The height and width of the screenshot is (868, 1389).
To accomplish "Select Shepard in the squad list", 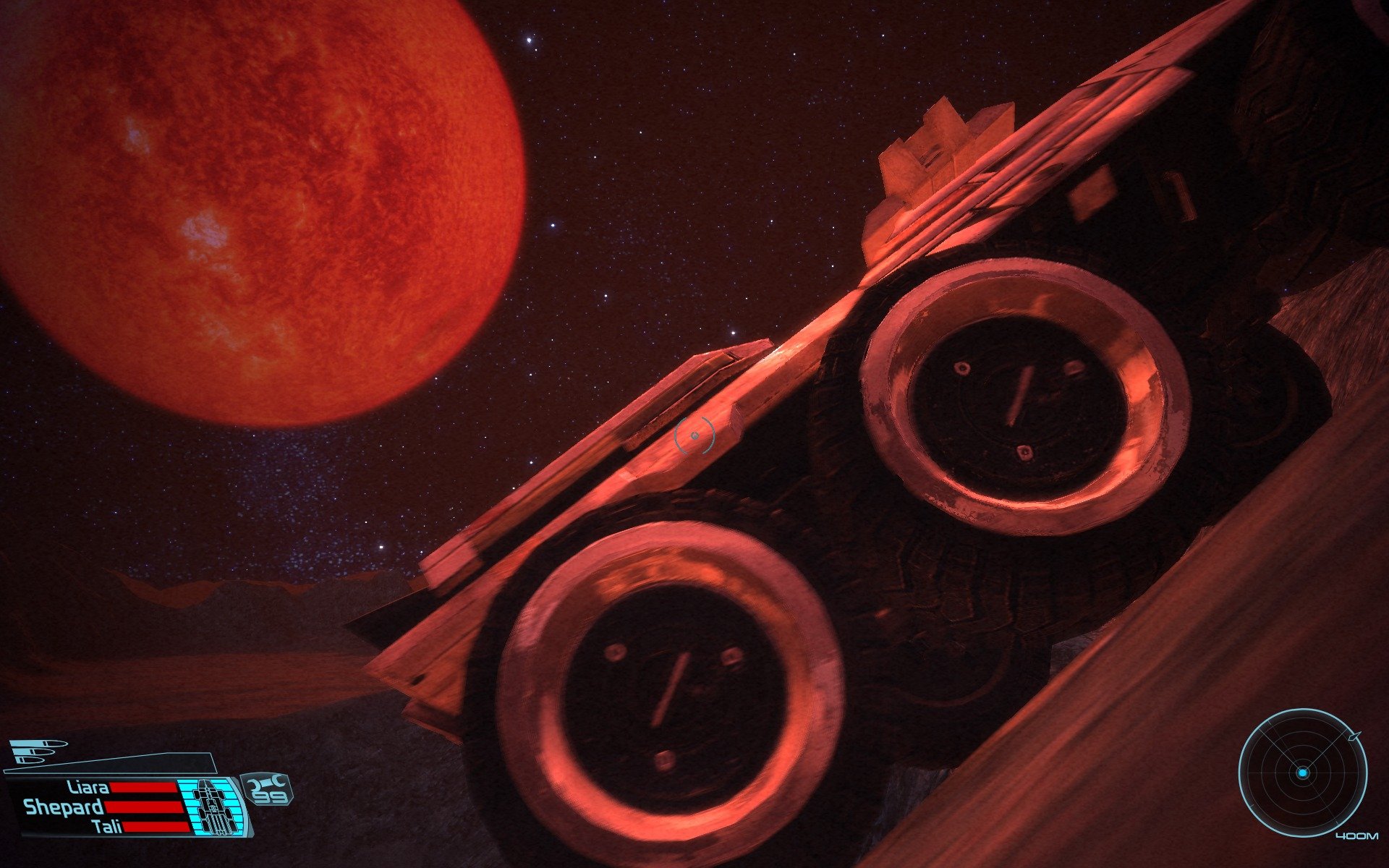I will [x=64, y=807].
